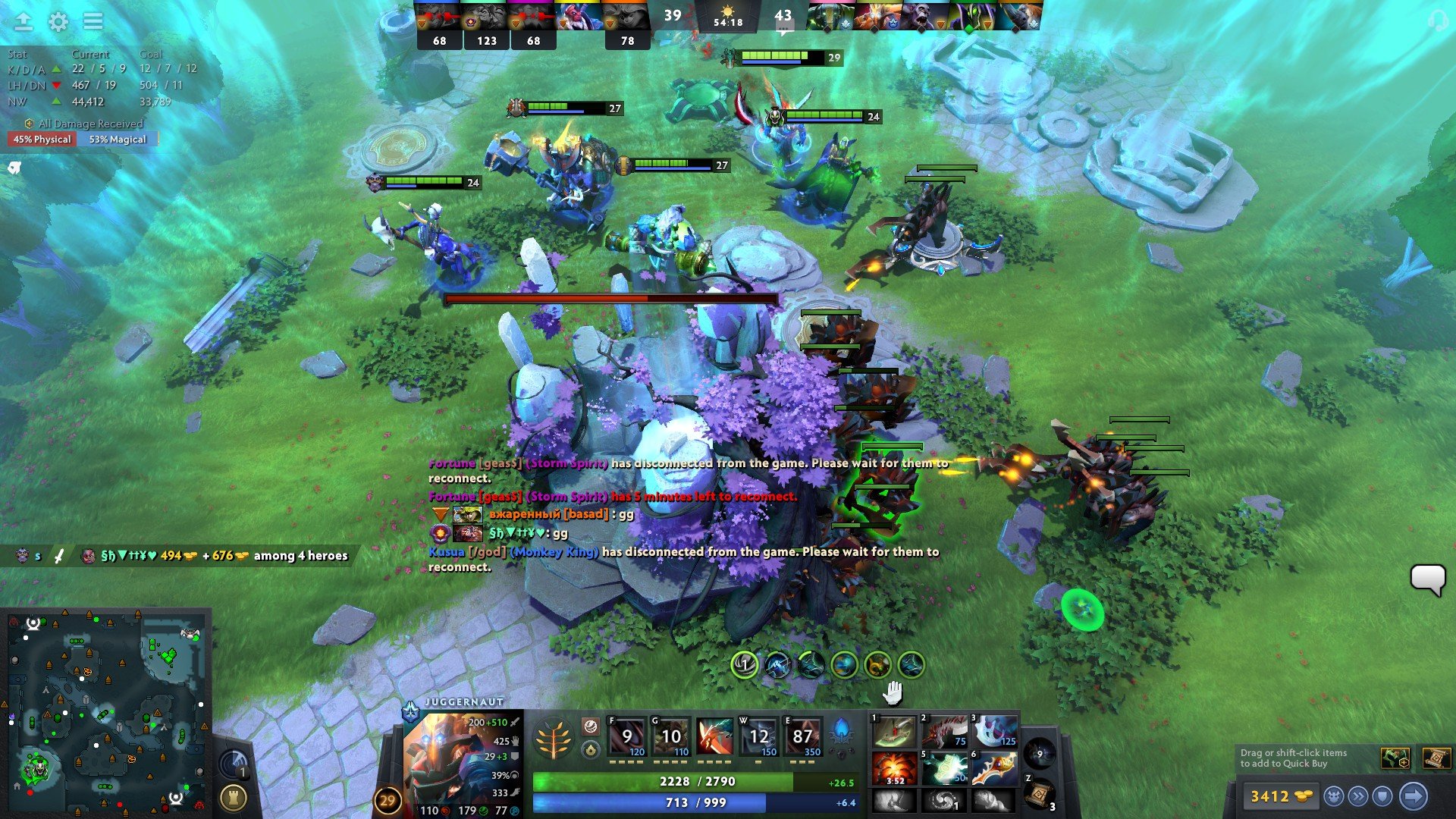Use the Town Portal Scroll slot

1039,794
